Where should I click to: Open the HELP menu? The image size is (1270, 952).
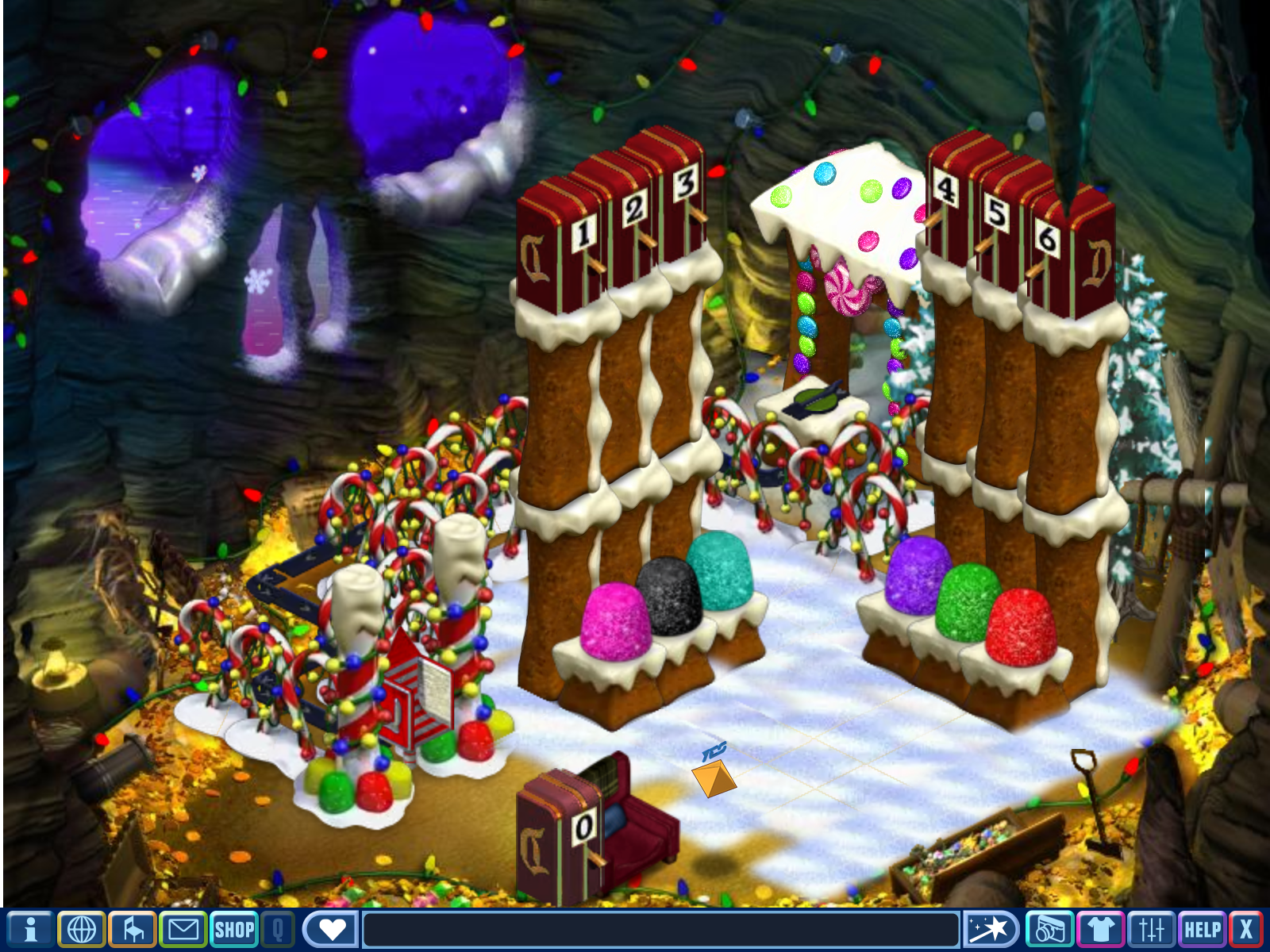pyautogui.click(x=1202, y=929)
